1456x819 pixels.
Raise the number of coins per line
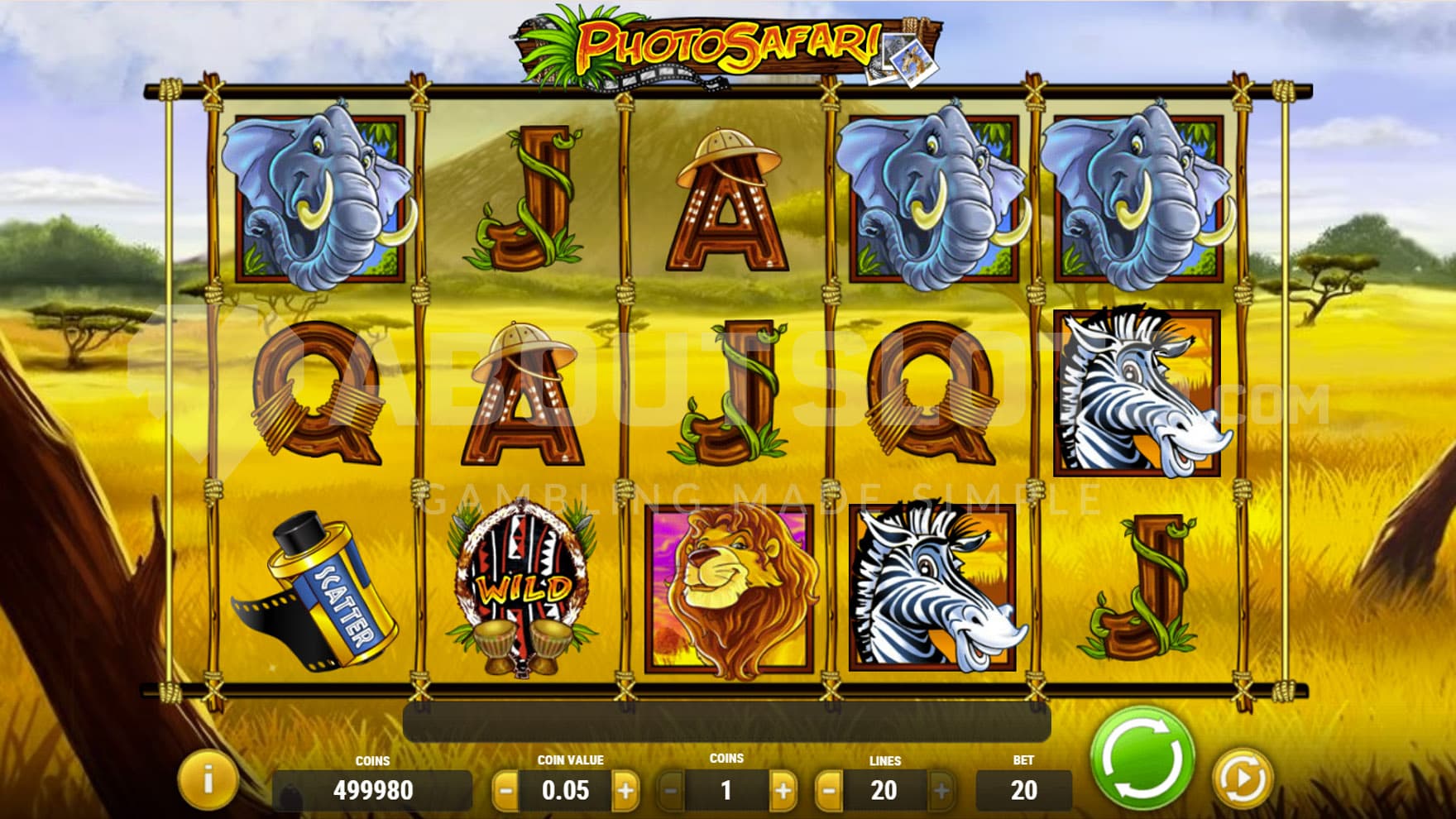(783, 792)
